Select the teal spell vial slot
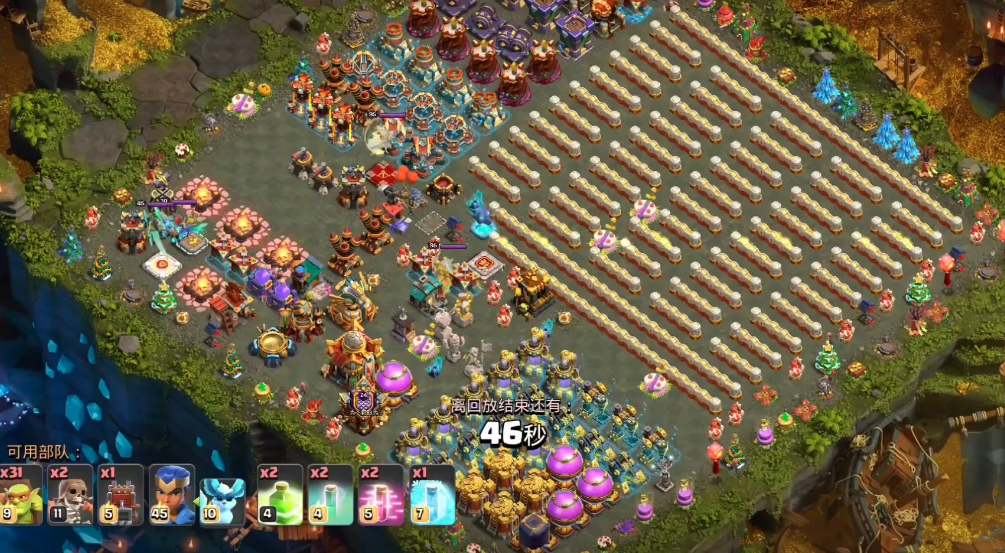Image resolution: width=1005 pixels, height=553 pixels. tap(331, 495)
